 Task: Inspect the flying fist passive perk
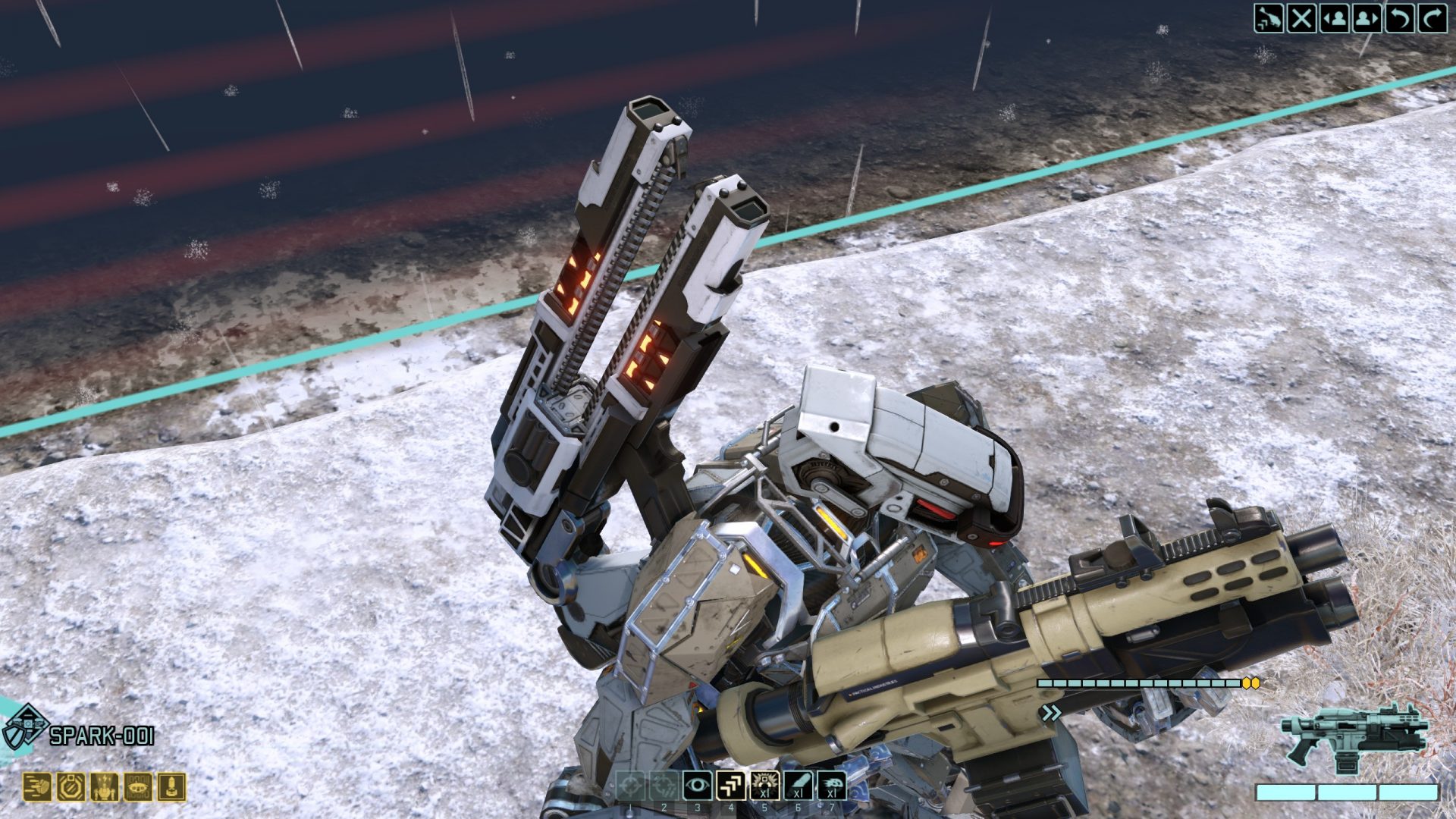(36, 787)
